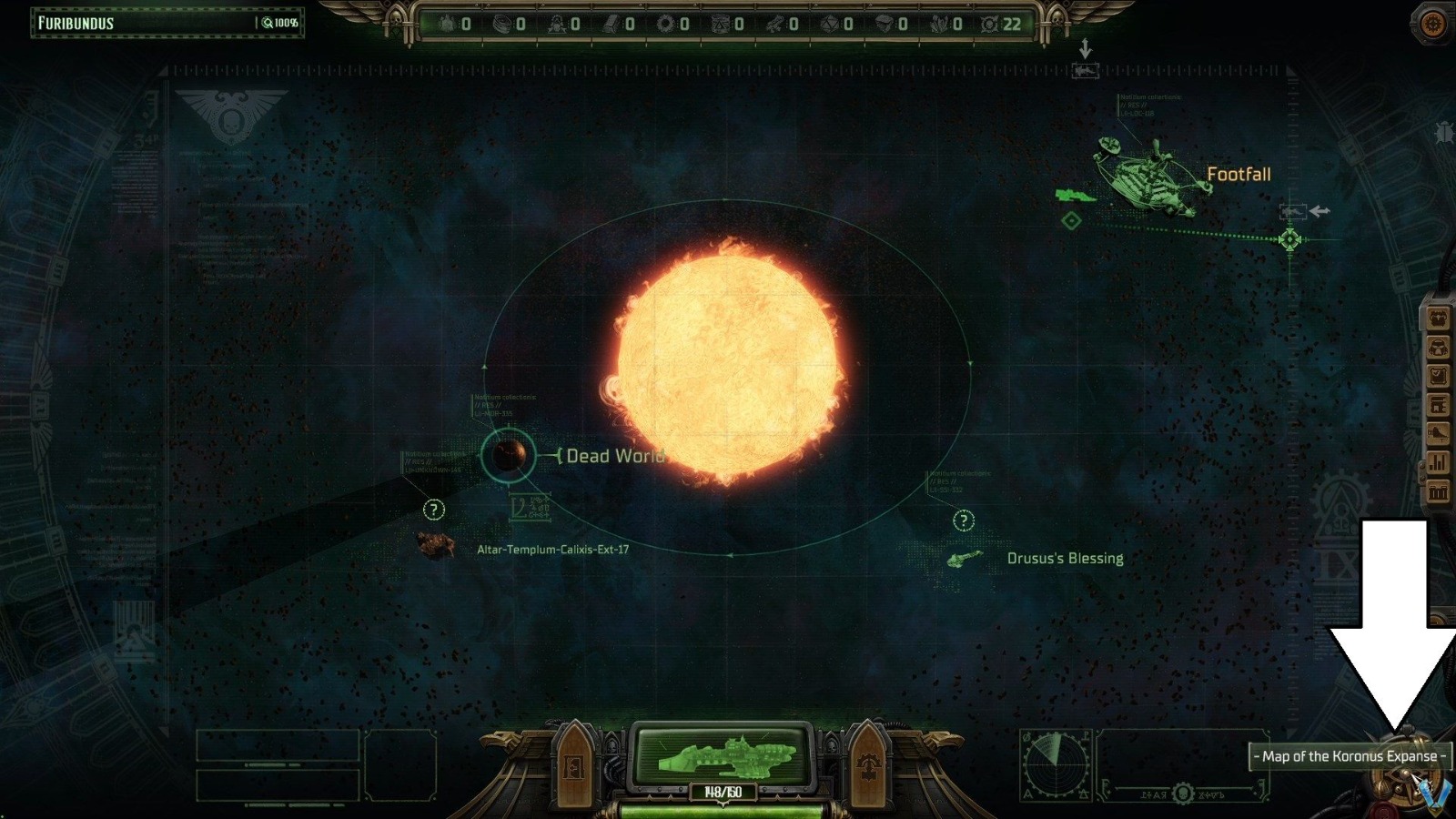Open the cargo hold barrels icon
This screenshot has height=819, width=1456.
pos(1439,489)
